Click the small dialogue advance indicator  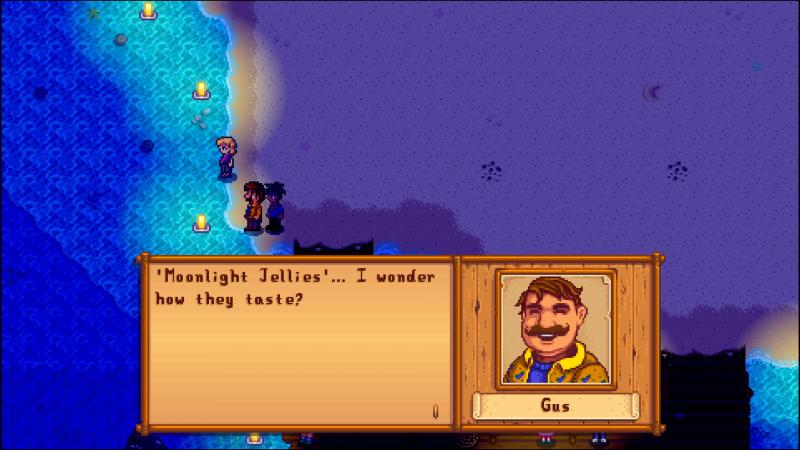pyautogui.click(x=436, y=408)
